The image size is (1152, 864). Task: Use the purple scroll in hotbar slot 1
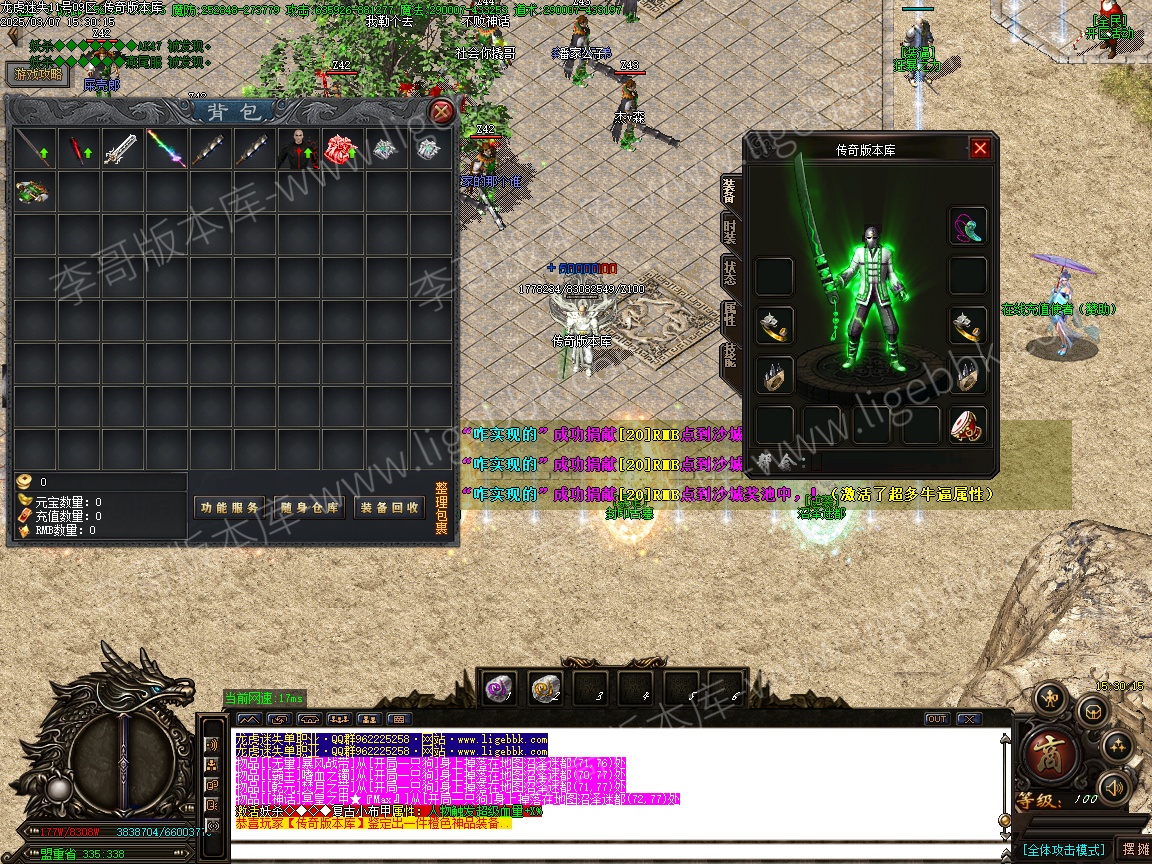coord(498,688)
